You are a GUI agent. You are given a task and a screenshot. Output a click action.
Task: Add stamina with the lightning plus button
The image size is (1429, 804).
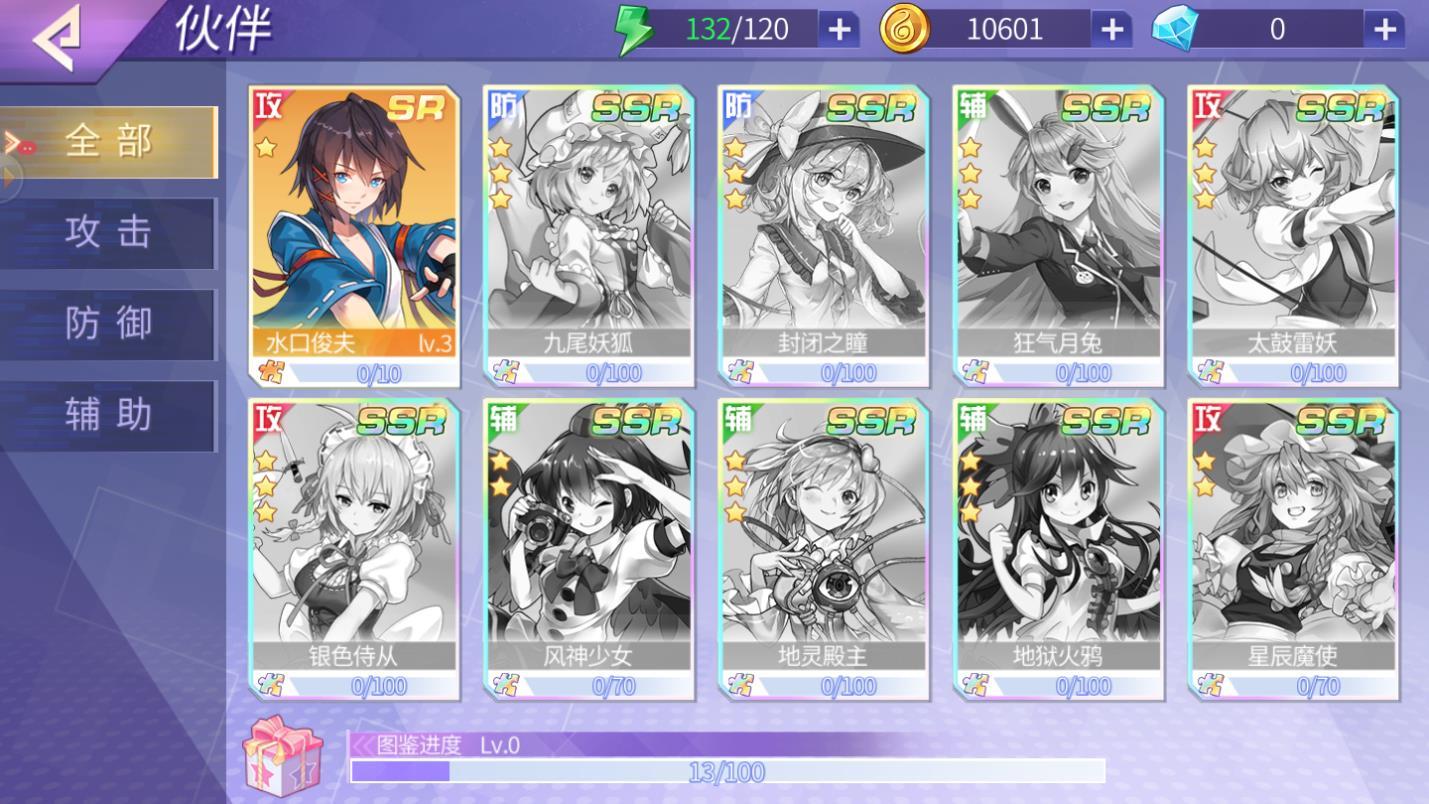click(838, 30)
